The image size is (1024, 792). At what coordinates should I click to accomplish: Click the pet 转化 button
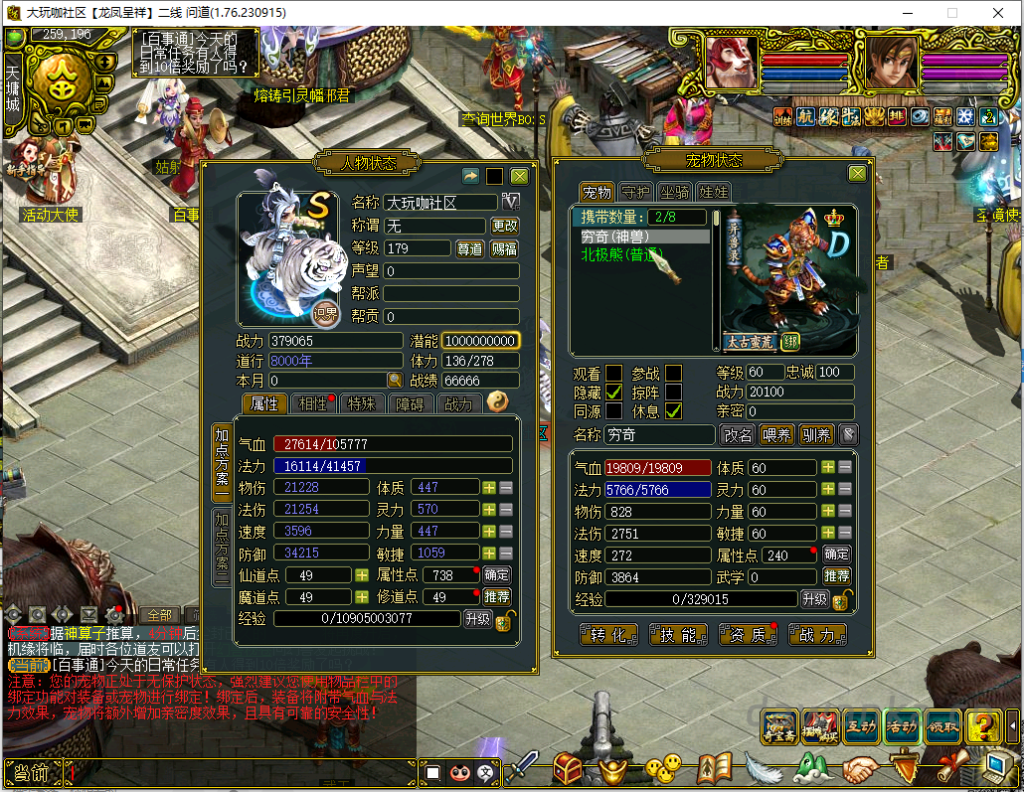click(609, 634)
